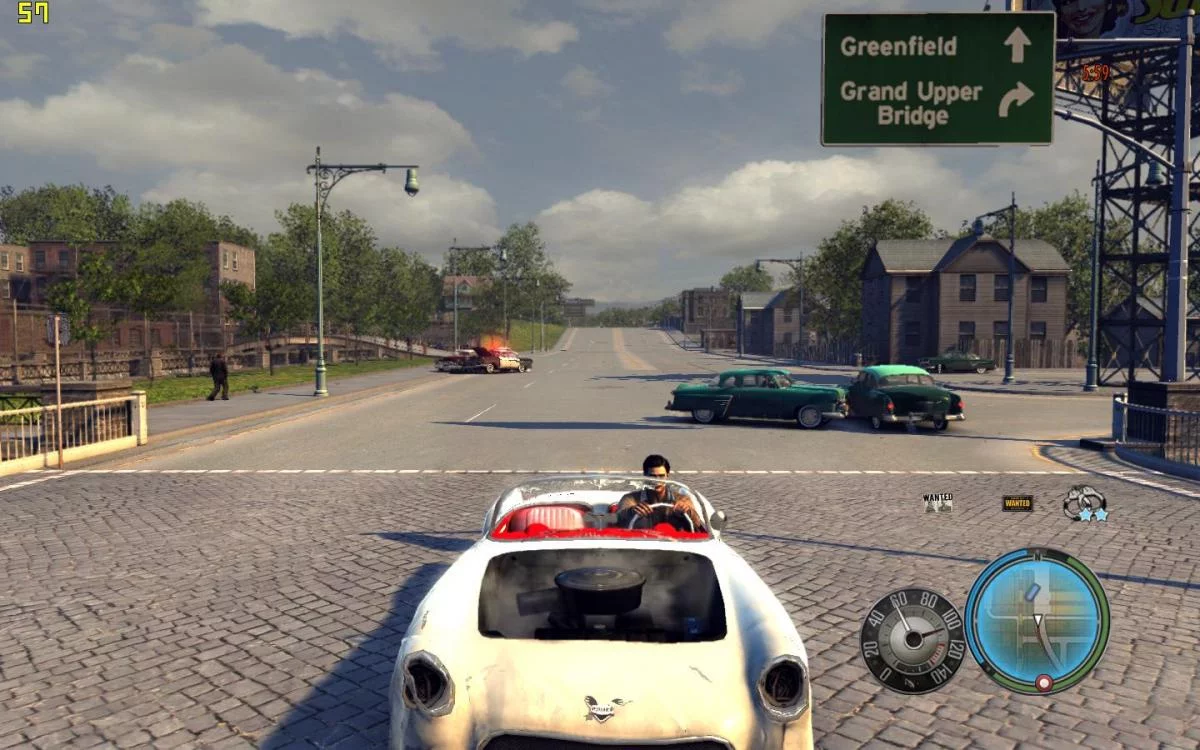
Task: Click the blue police marker on minimap
Action: coord(1032,592)
